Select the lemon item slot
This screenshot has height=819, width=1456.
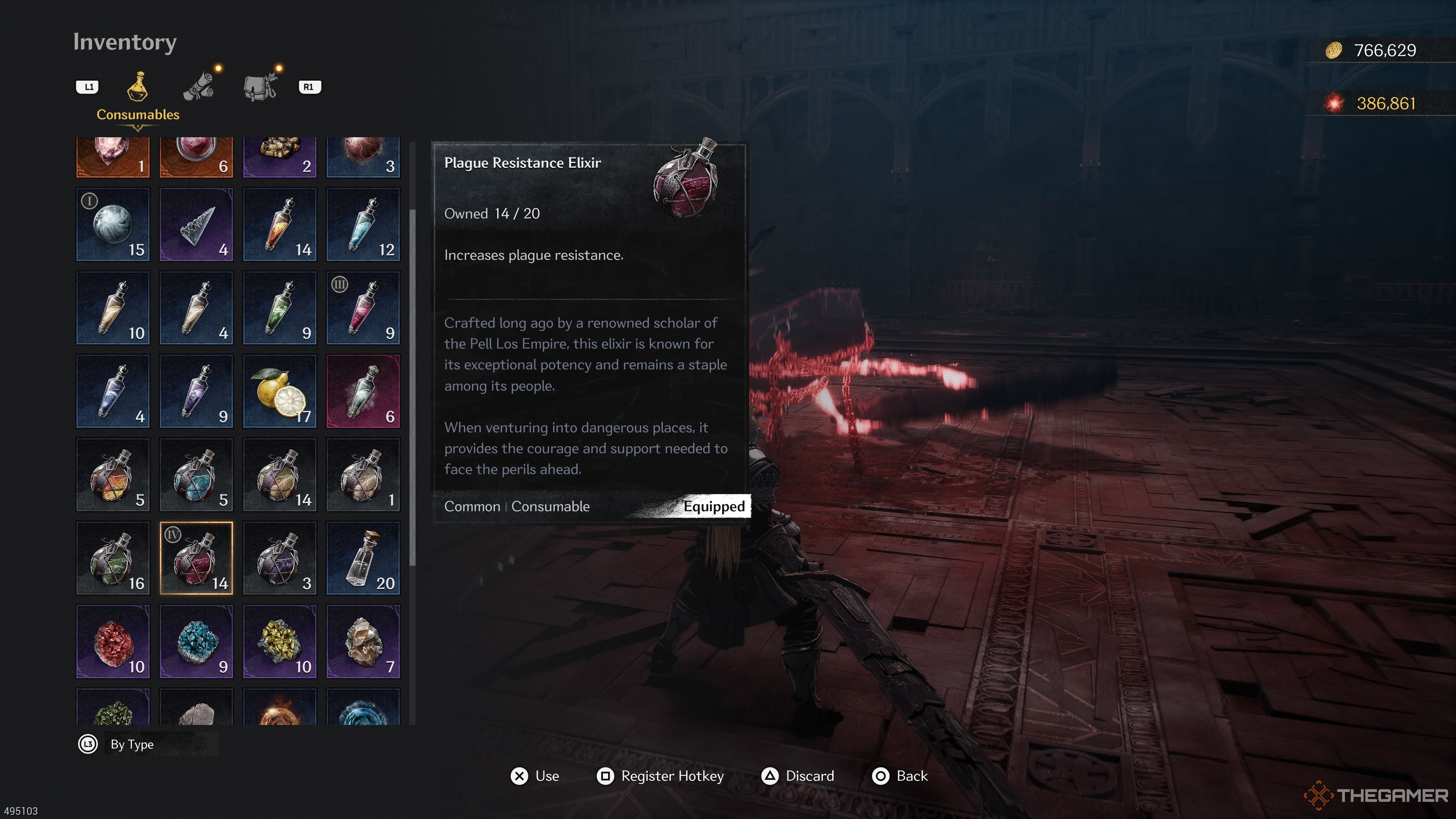click(280, 391)
